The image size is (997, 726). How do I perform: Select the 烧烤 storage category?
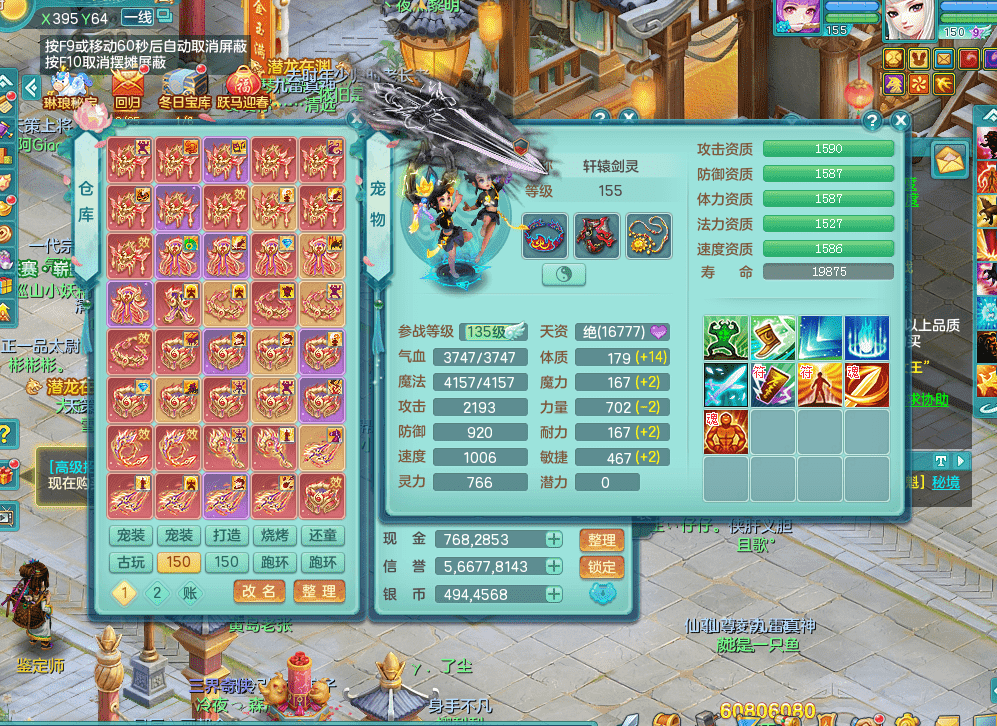(275, 536)
